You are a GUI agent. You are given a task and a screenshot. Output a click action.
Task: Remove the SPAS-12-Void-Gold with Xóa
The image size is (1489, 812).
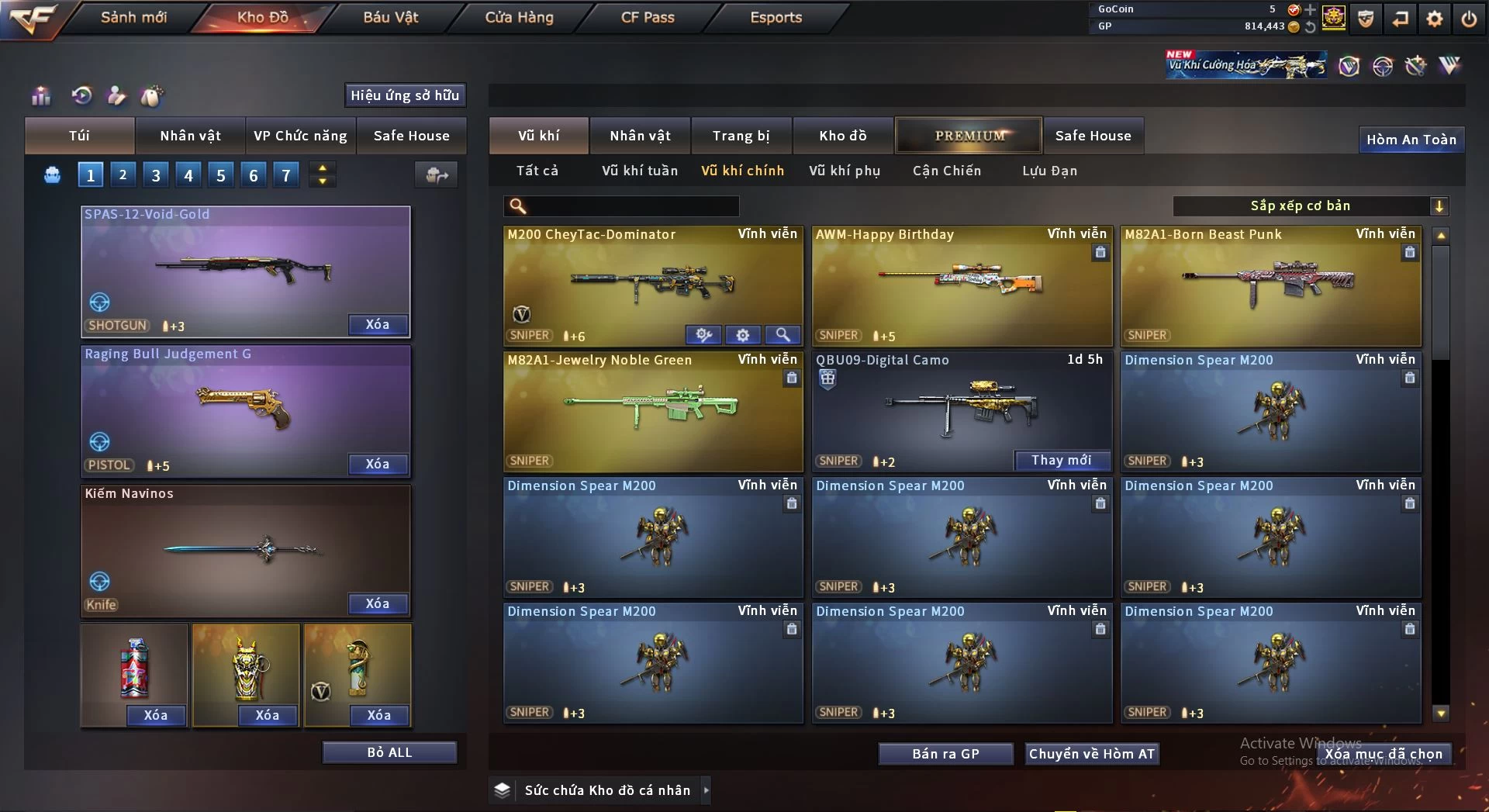[378, 325]
